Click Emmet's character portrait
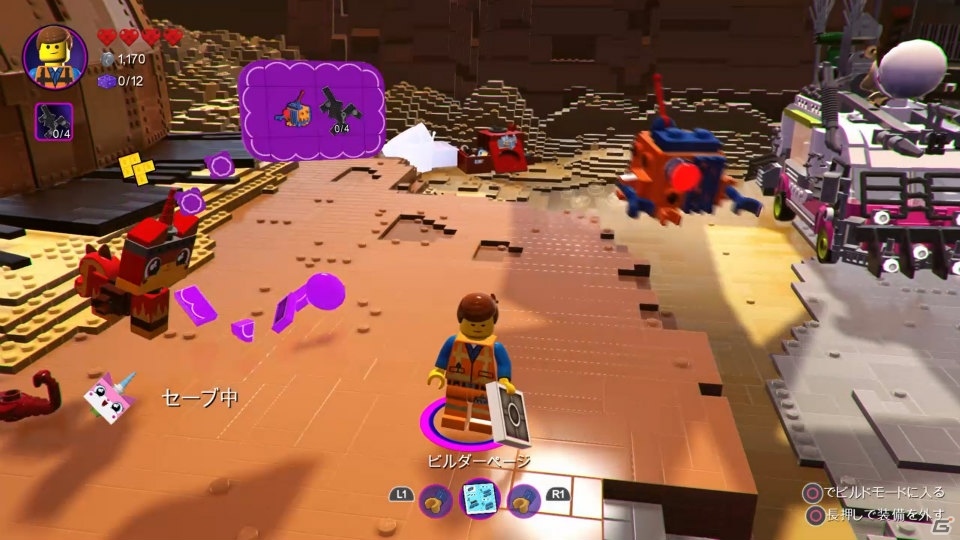This screenshot has width=960, height=540. 54,57
